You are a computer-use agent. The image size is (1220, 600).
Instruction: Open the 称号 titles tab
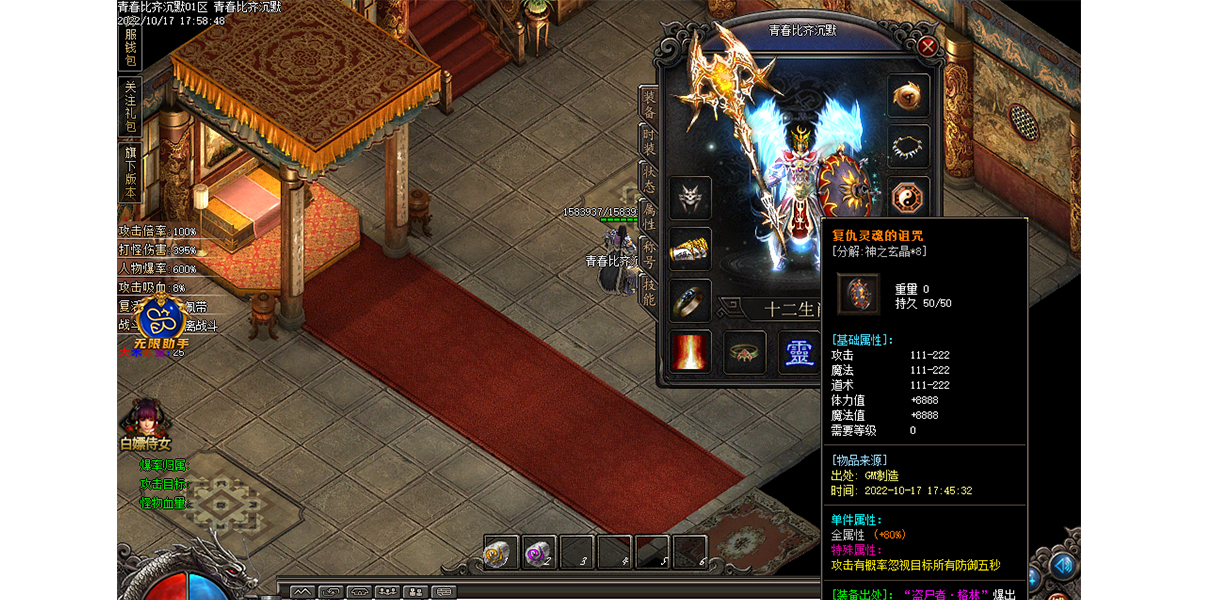pyautogui.click(x=649, y=255)
